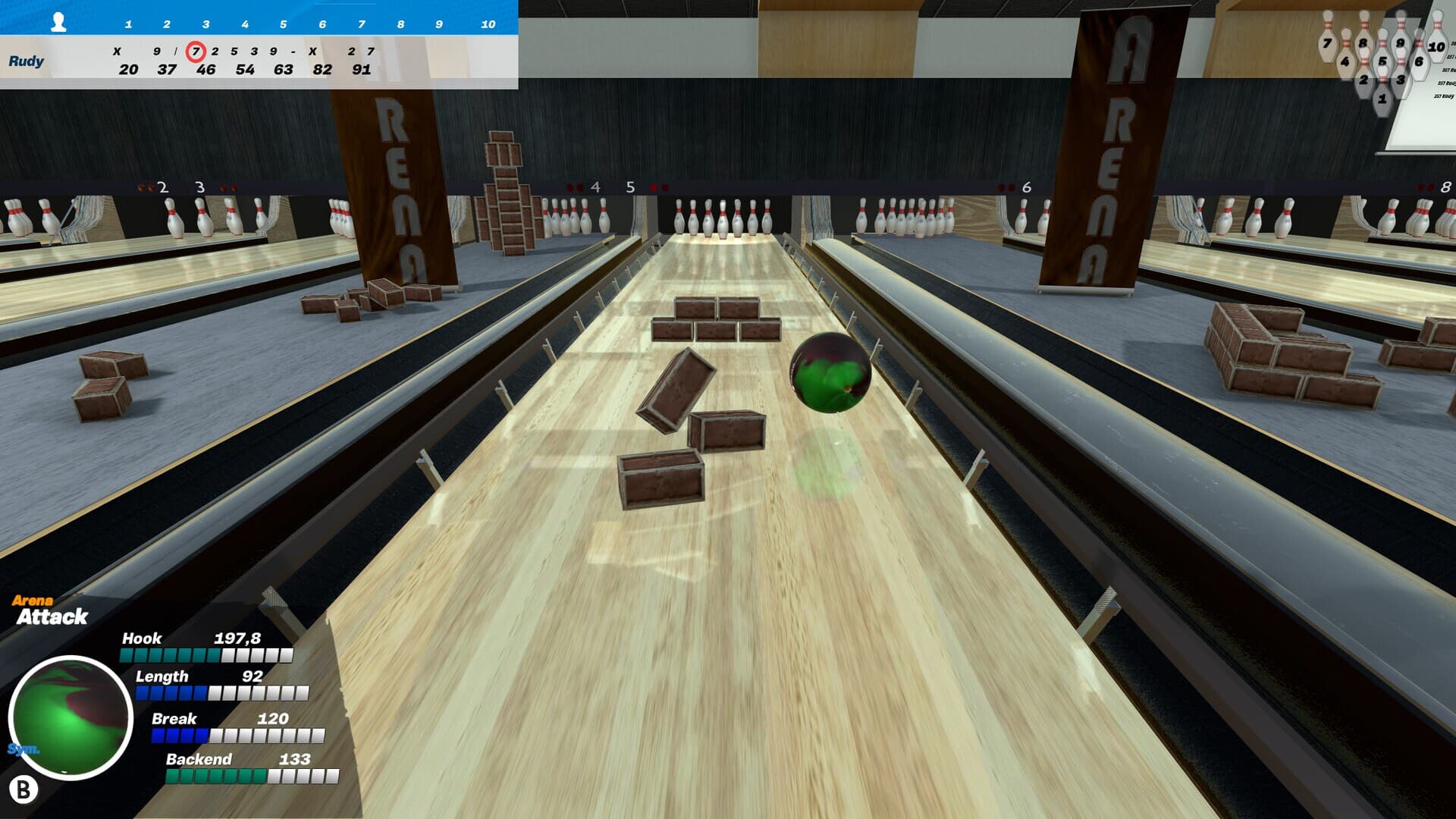Toggle pin 5 highlight in the pin display
1456x819 pixels.
coord(1382,61)
